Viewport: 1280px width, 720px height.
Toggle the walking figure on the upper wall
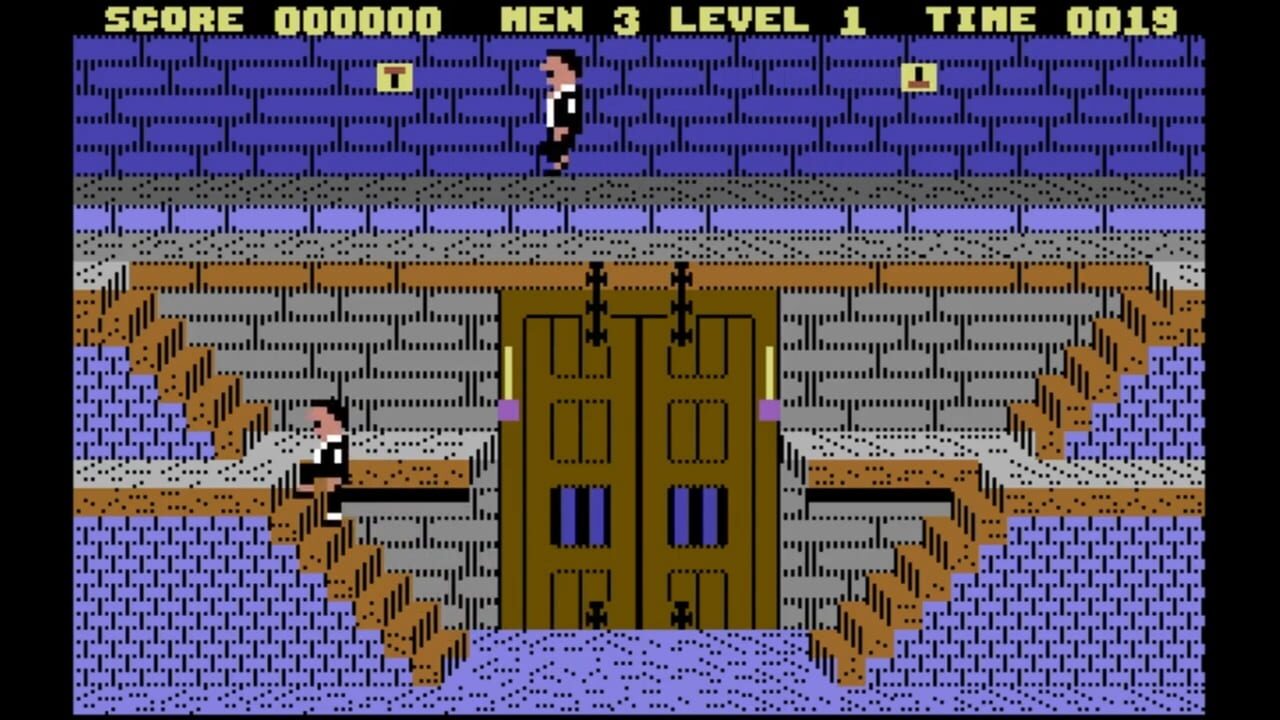pyautogui.click(x=557, y=110)
